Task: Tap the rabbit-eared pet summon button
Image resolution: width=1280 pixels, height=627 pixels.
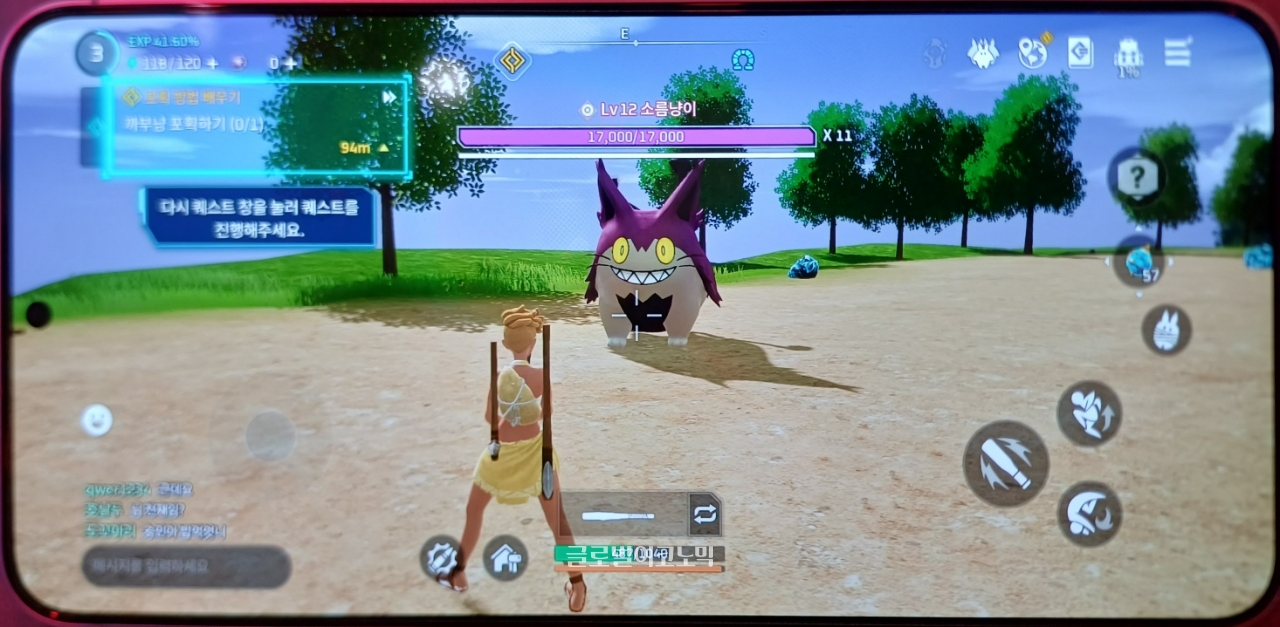Action: [1166, 330]
